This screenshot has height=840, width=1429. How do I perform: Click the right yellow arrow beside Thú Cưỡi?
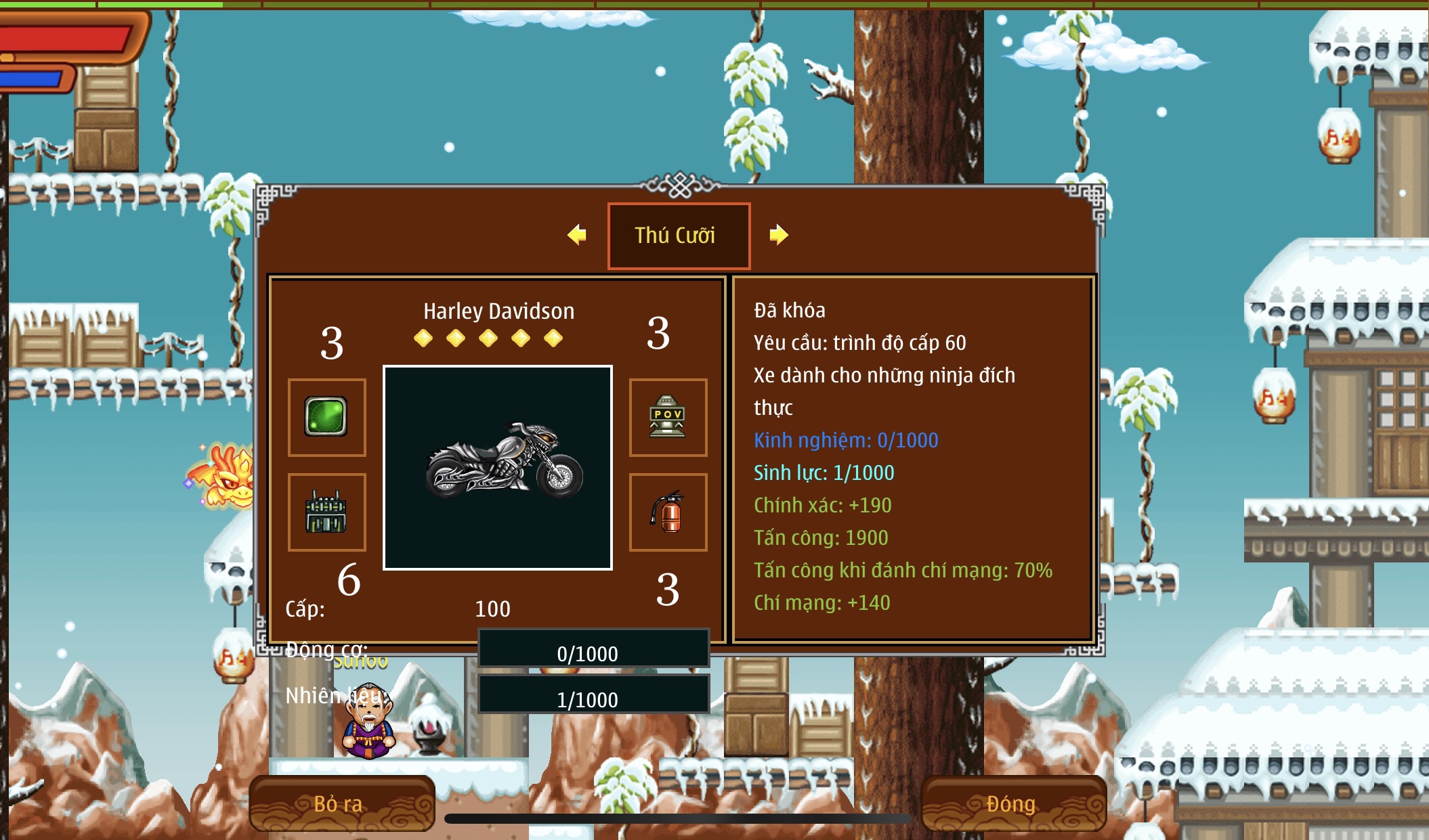point(778,235)
